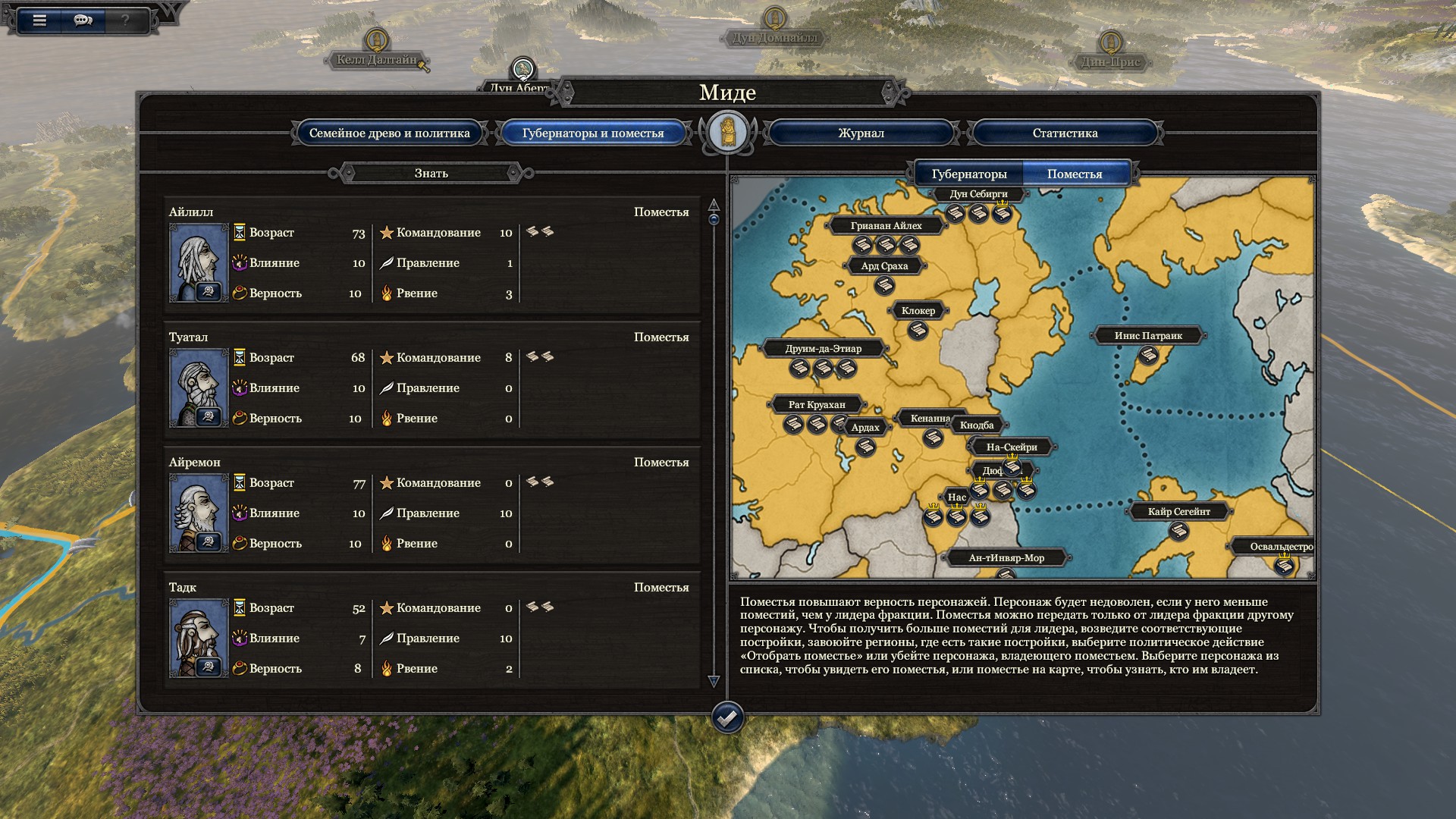Image resolution: width=1456 pixels, height=819 pixels.
Task: Click the scroll-down arrow of noble list
Action: click(x=714, y=681)
